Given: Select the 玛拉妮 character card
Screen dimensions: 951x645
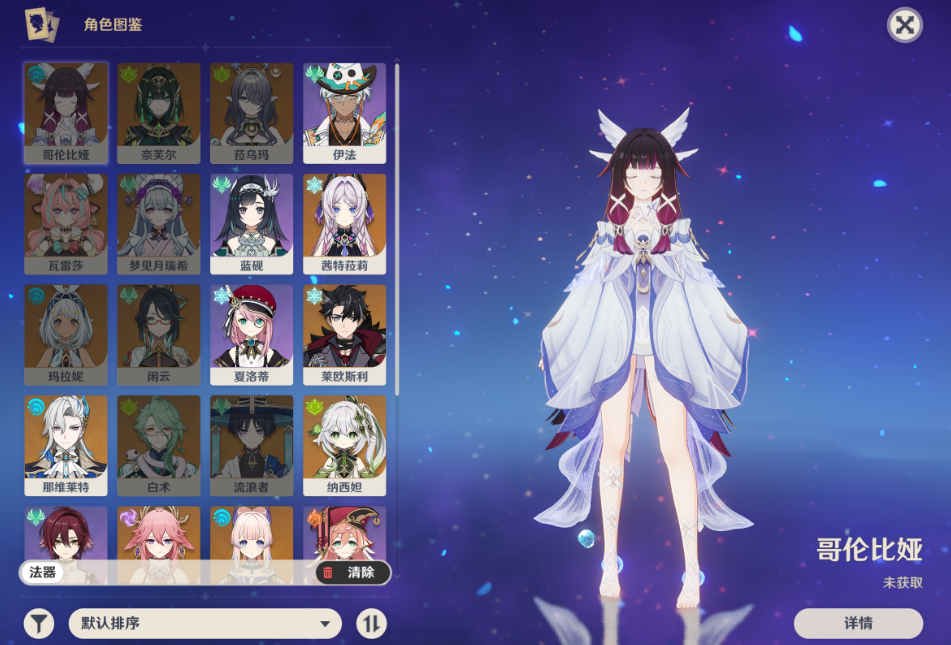Looking at the screenshot, I should [66, 335].
